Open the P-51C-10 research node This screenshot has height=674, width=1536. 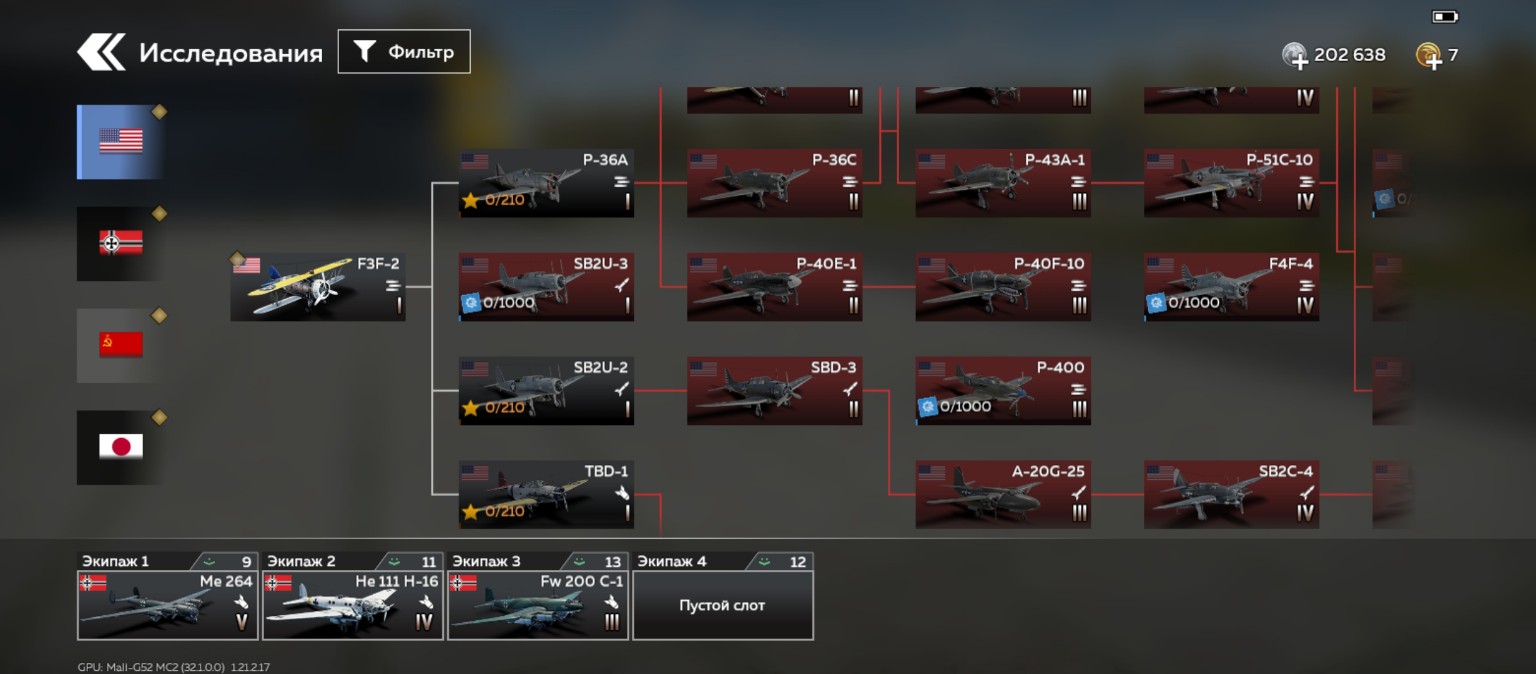pyautogui.click(x=1231, y=183)
